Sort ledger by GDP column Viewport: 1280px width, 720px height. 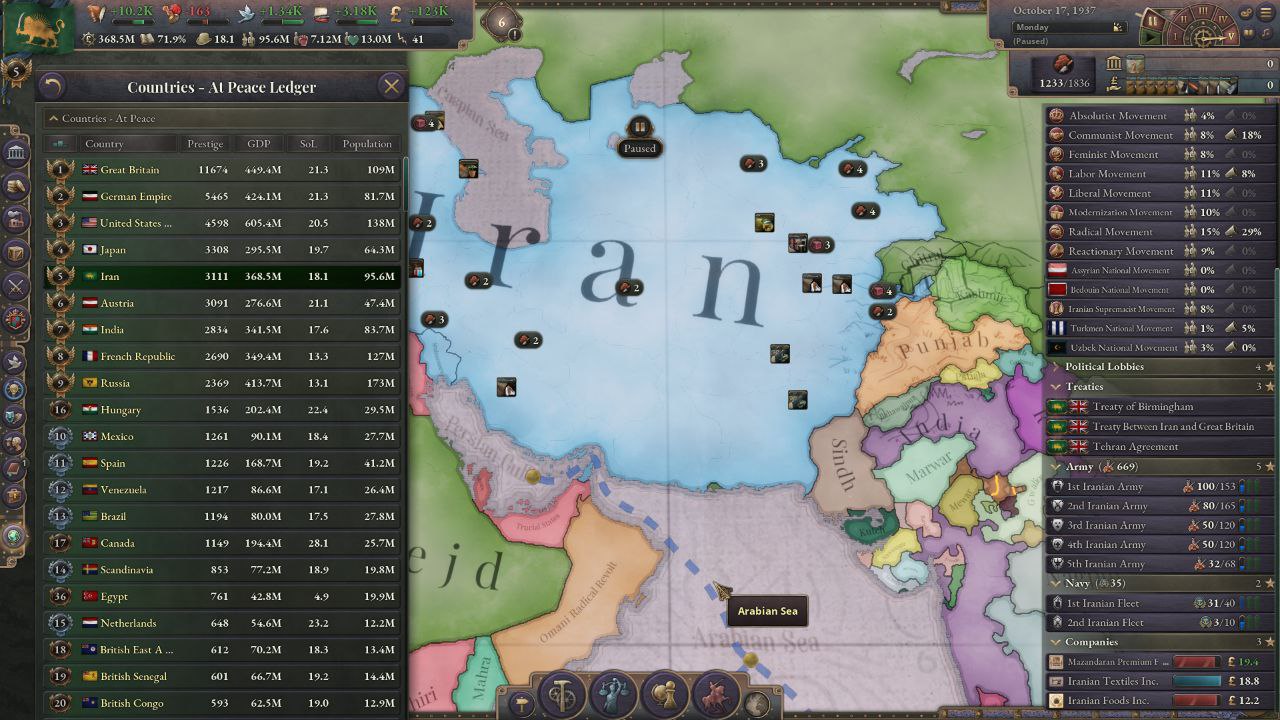(x=259, y=144)
